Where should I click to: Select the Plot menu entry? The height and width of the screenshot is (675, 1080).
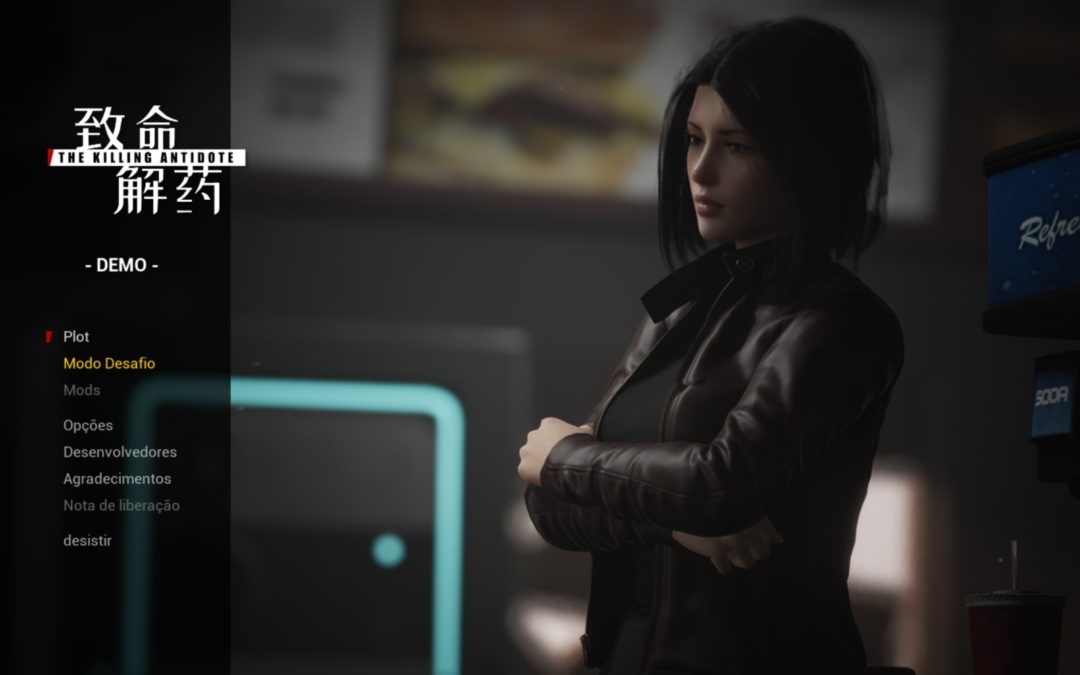click(x=76, y=337)
